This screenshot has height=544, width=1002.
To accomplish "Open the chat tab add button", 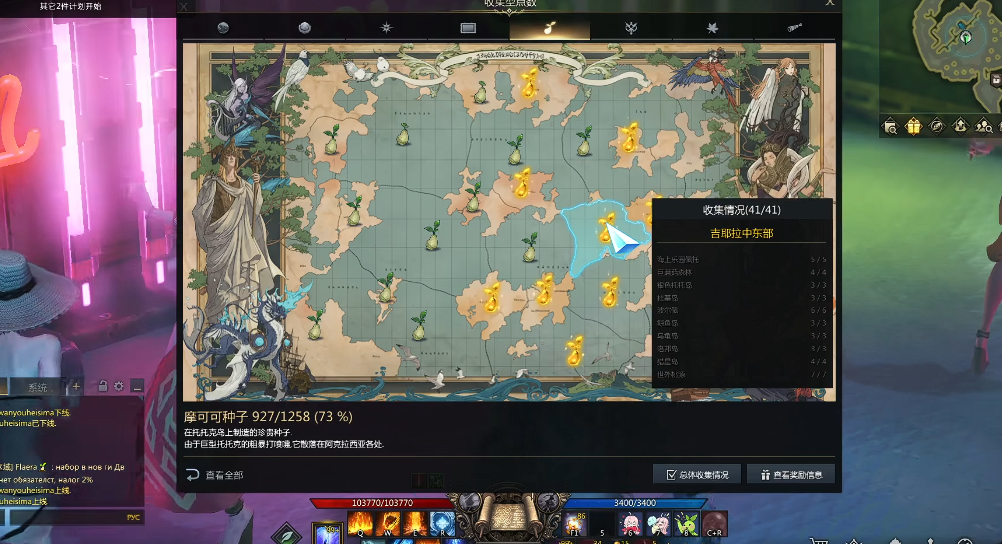I will [x=76, y=386].
